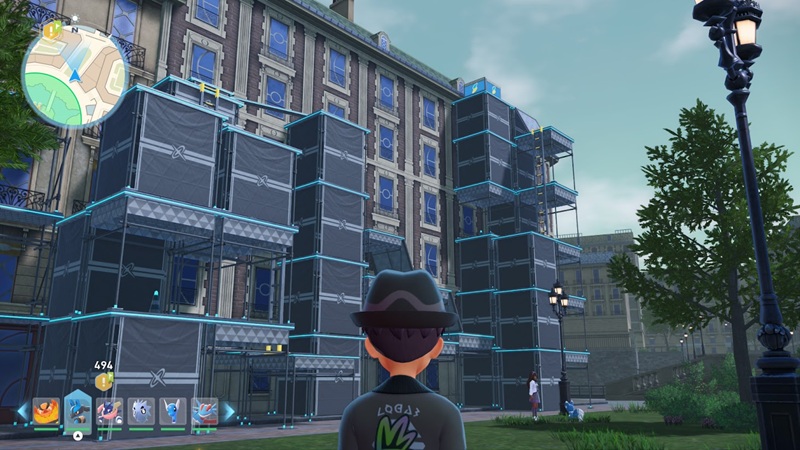Pick the spiky pale-blue Pokémon party slot
The image size is (800, 450).
[141, 411]
